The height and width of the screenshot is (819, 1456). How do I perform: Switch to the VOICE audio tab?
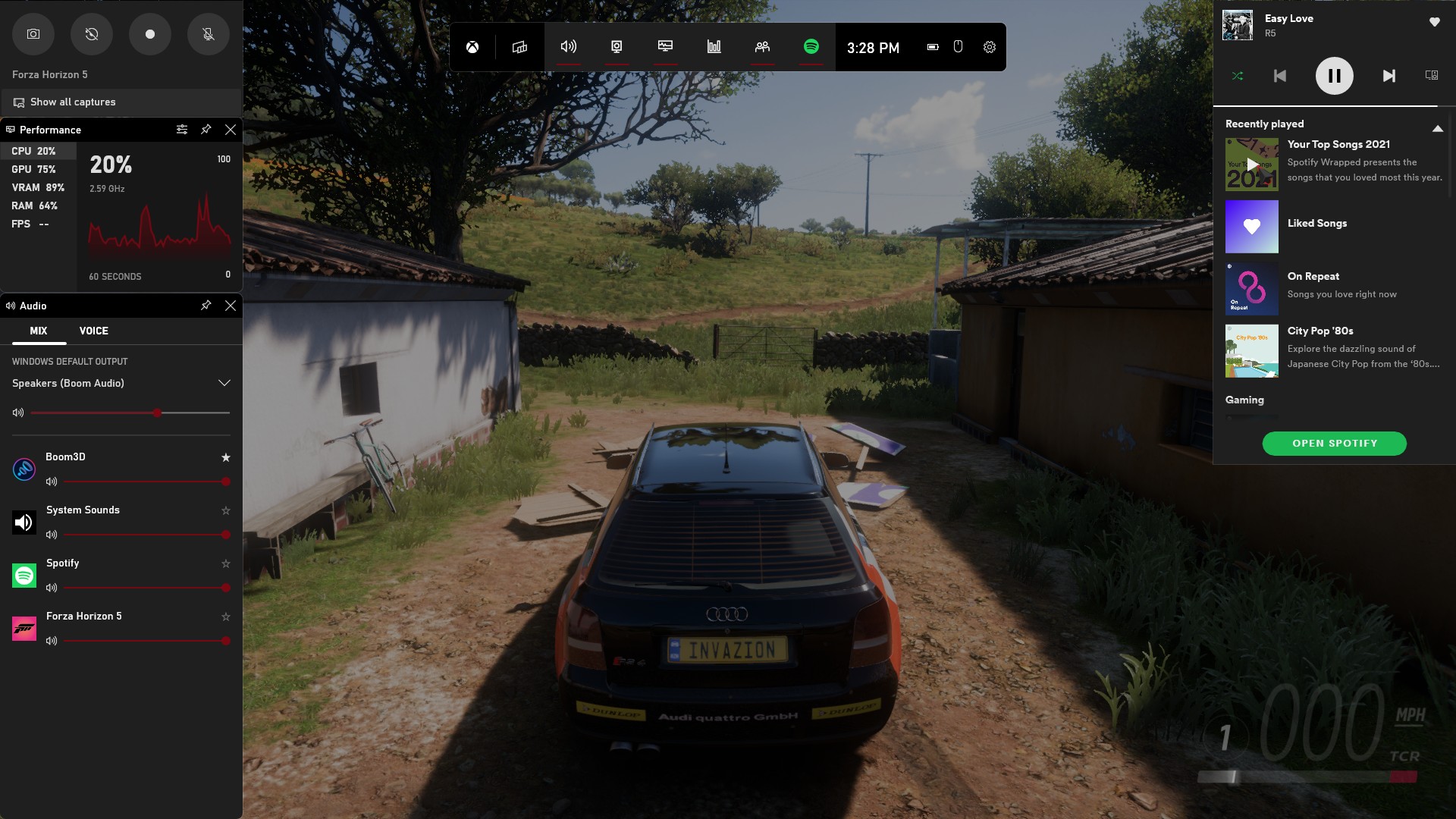[x=94, y=331]
